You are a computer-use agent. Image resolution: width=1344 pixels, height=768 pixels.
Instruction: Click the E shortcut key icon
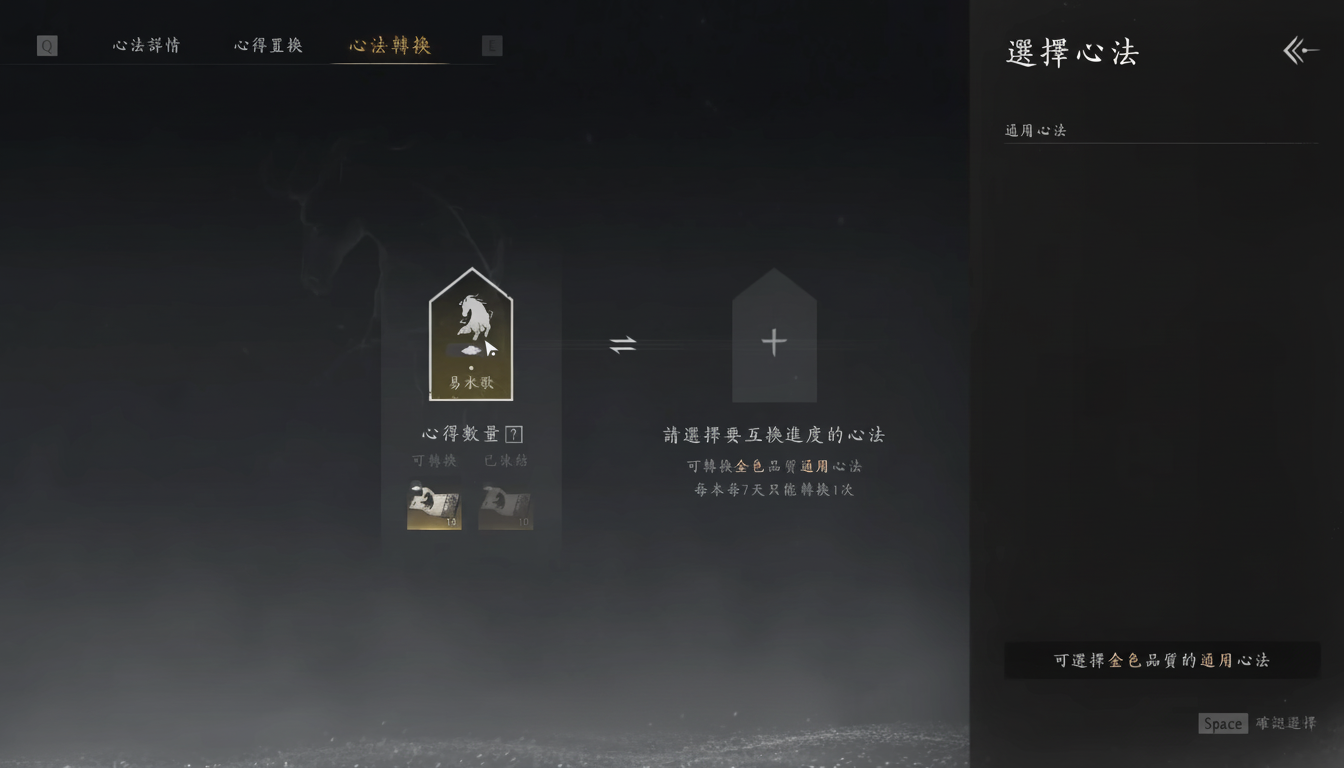click(x=491, y=45)
